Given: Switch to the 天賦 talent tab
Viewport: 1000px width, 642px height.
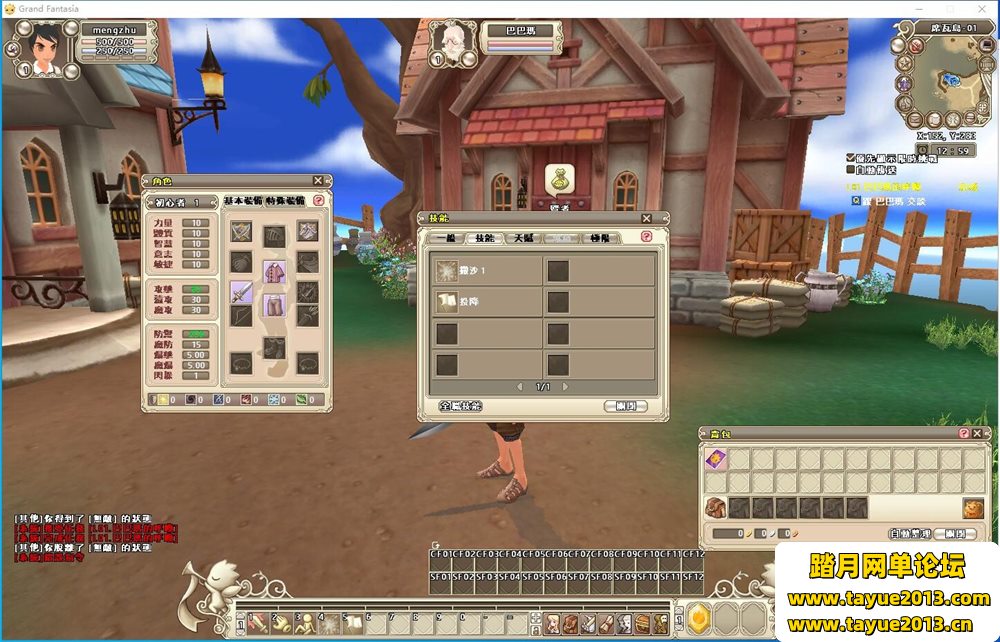Looking at the screenshot, I should coord(523,238).
